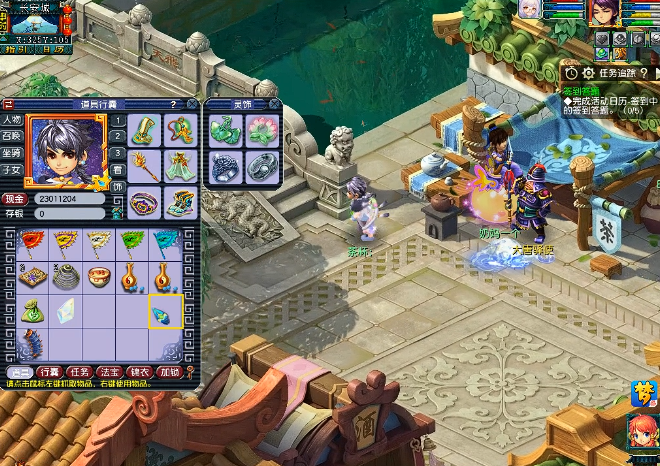Viewport: 660px width, 466px height.
Task: Select the soup bowl item slot
Action: (98, 275)
